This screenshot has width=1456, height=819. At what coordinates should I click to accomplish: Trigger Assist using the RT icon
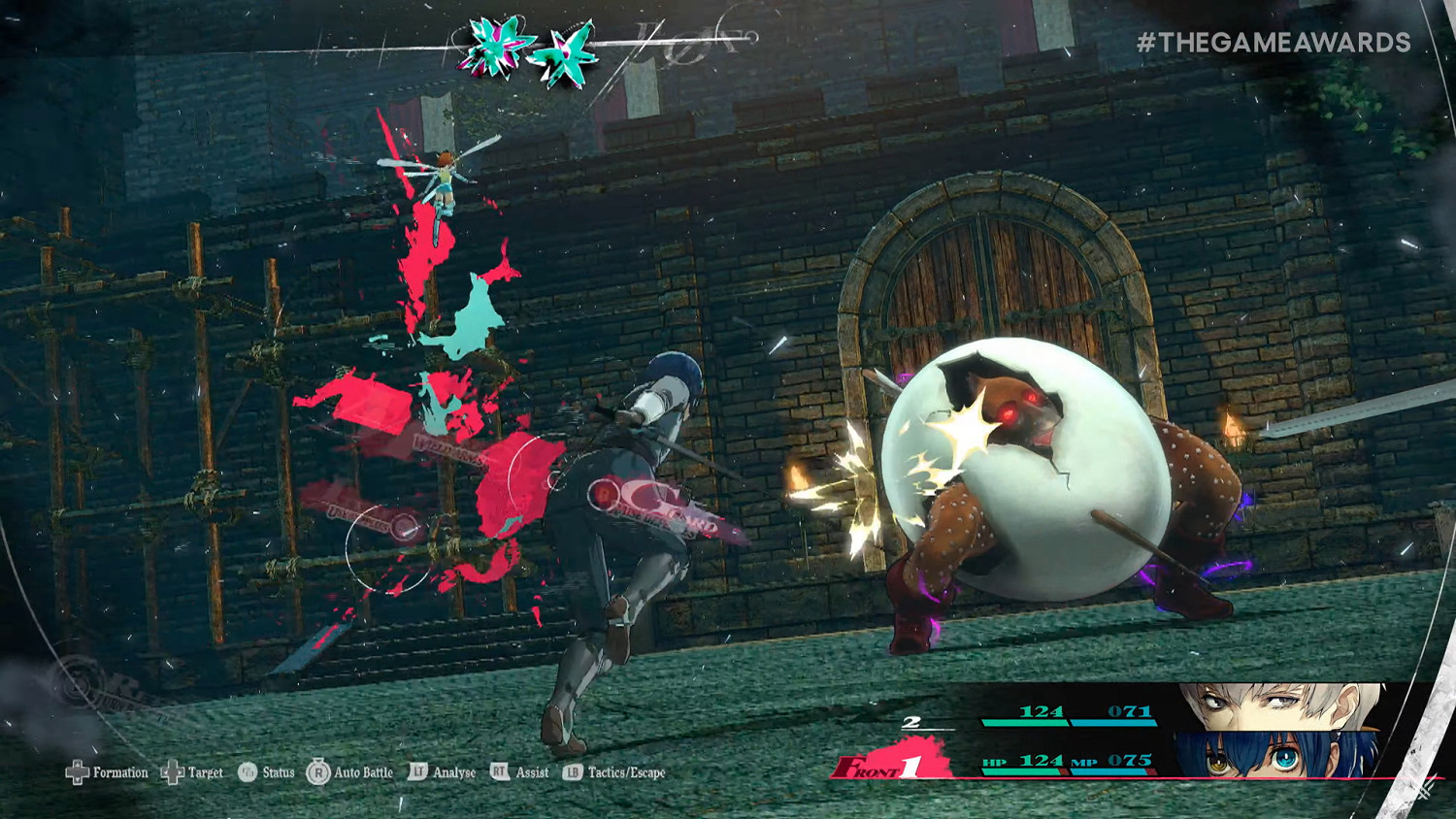click(497, 772)
